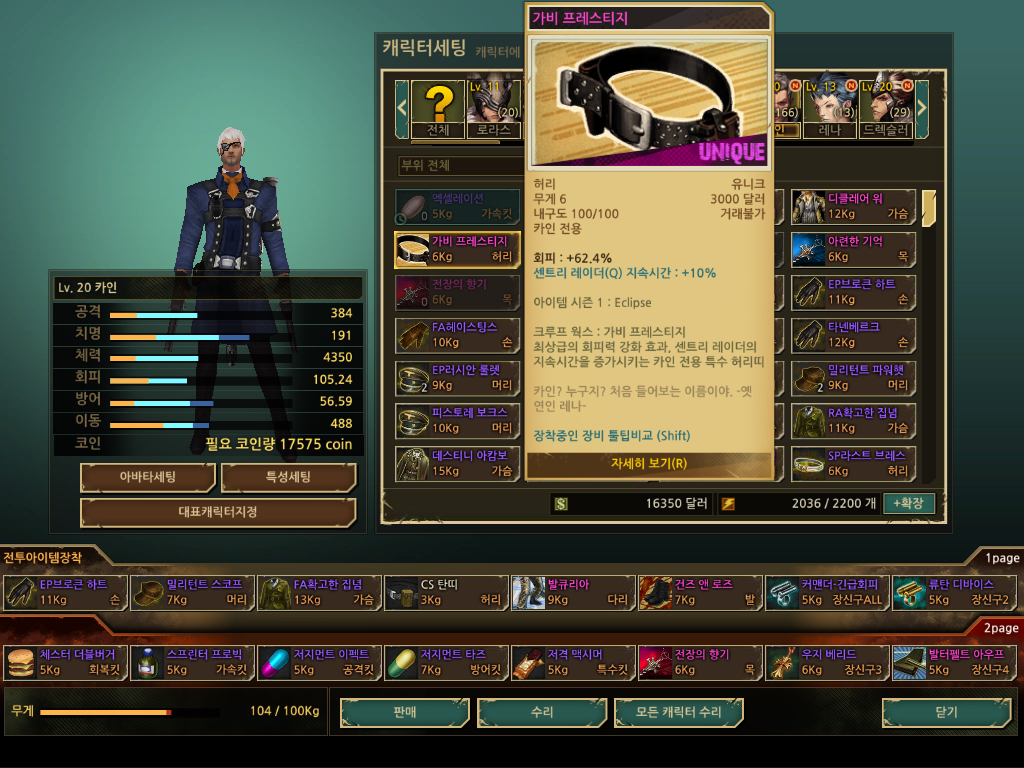
Task: Select the SP라스트 브레스 belt item
Action: click(853, 463)
